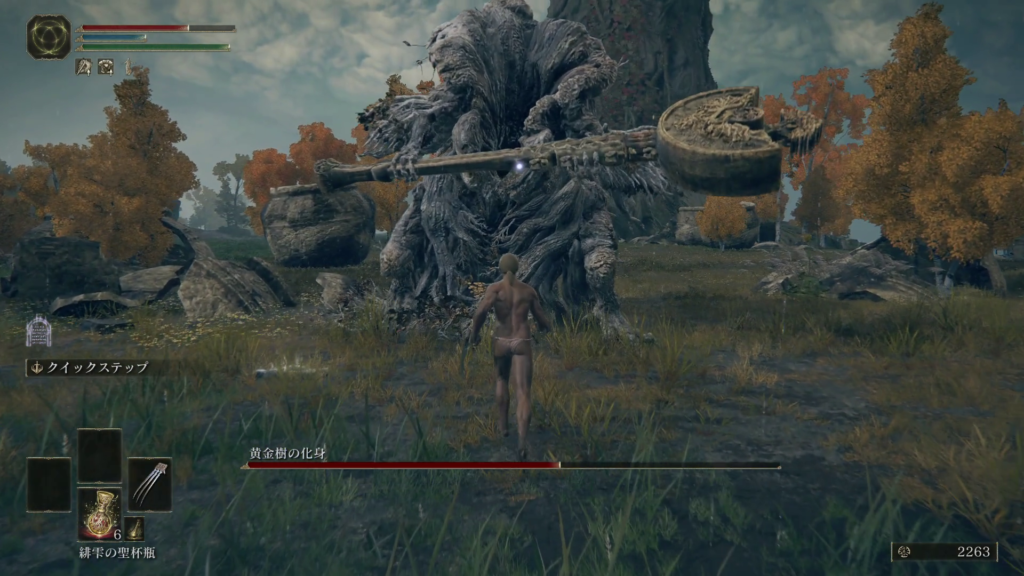This screenshot has width=1024, height=576.
Task: Click the armor buff status icon
Action: [105, 67]
